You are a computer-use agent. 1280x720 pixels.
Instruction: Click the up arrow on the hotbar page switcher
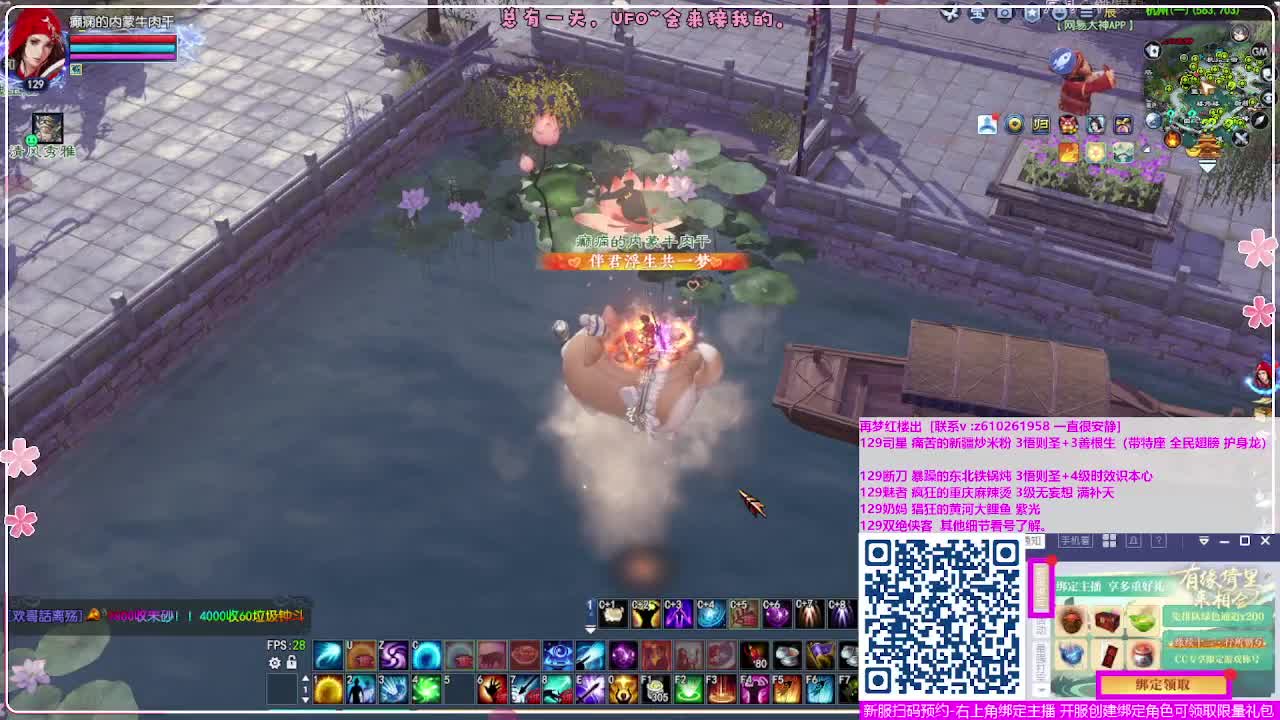(305, 677)
